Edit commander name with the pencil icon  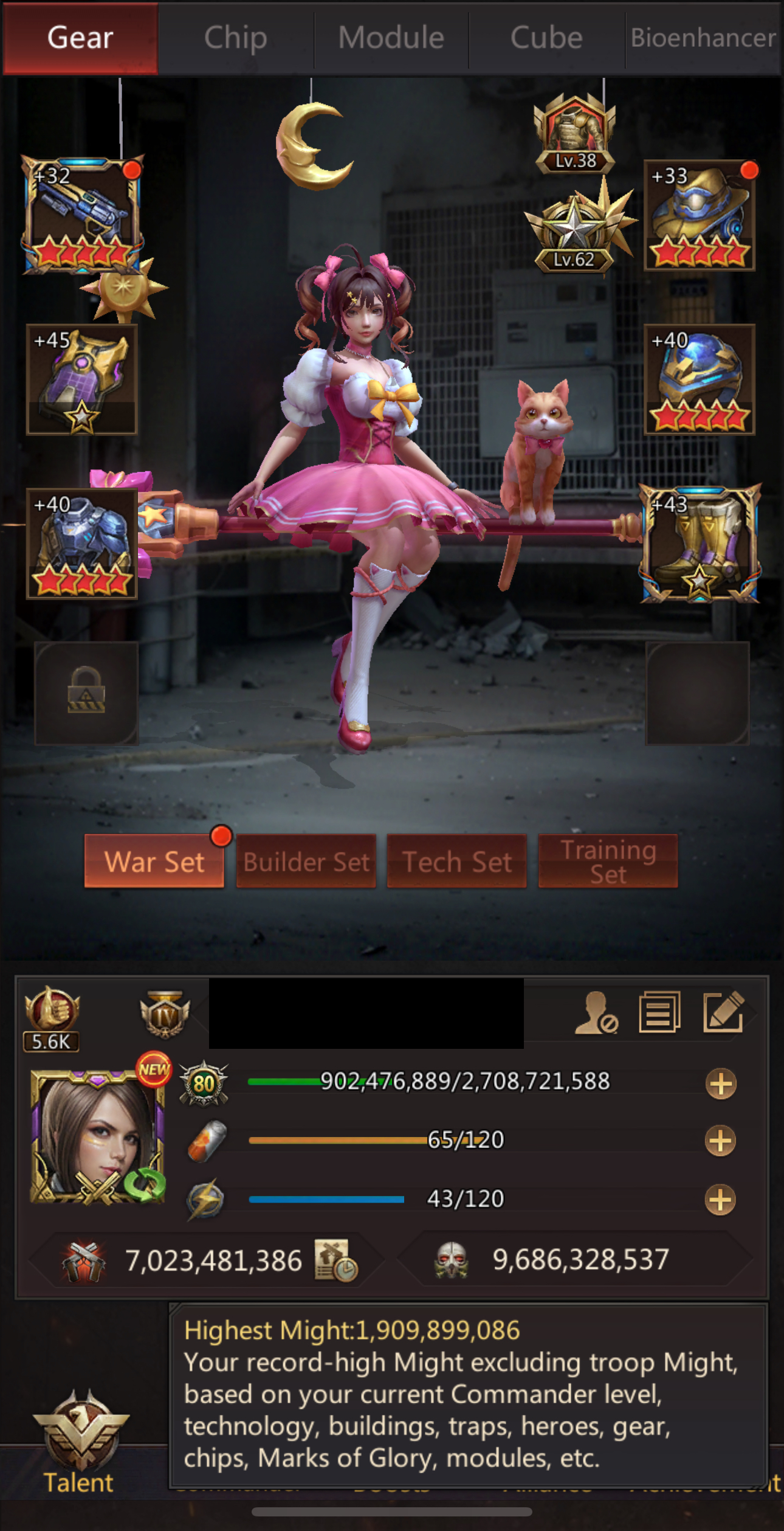point(723,1012)
